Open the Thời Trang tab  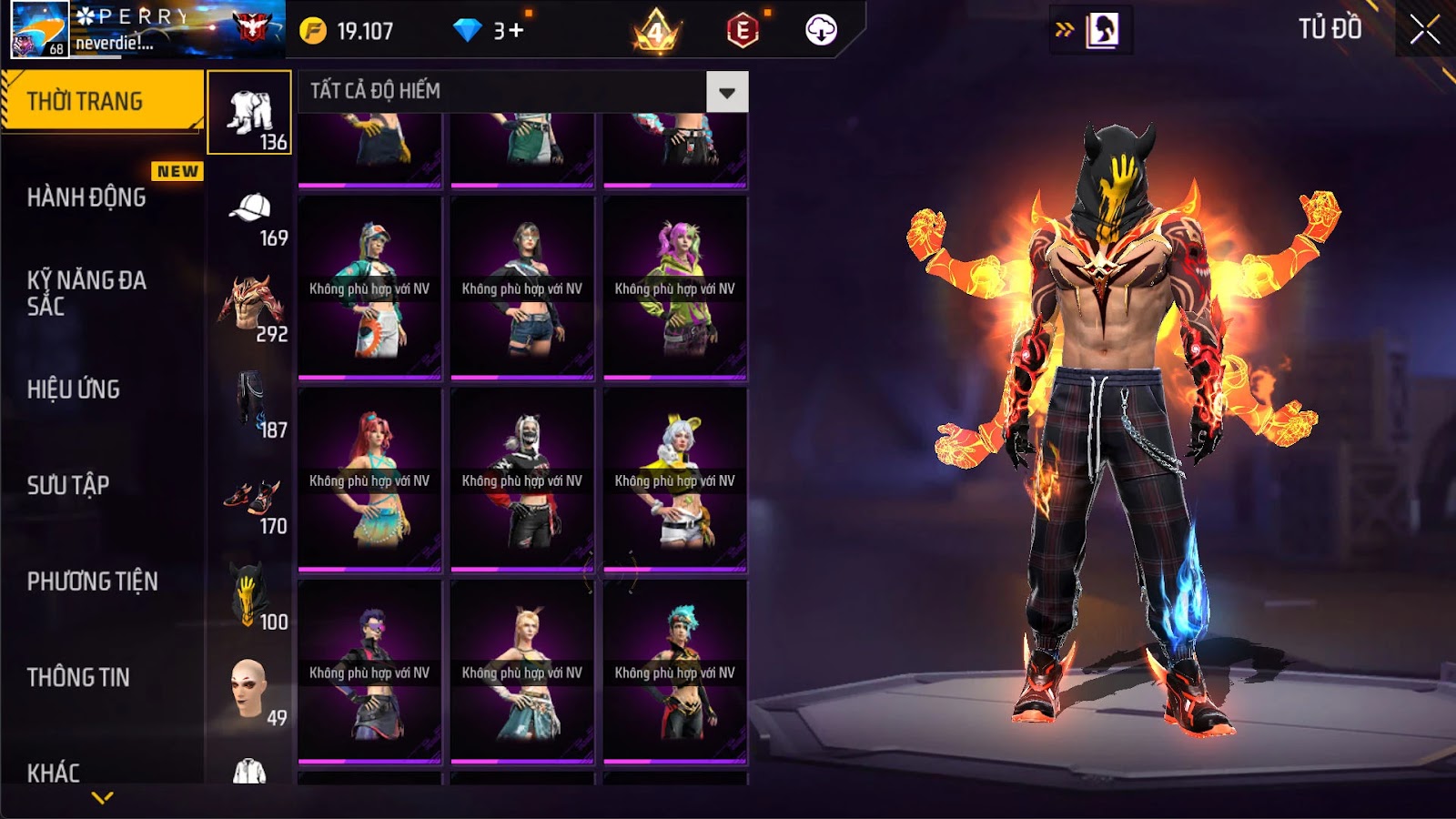tap(102, 101)
